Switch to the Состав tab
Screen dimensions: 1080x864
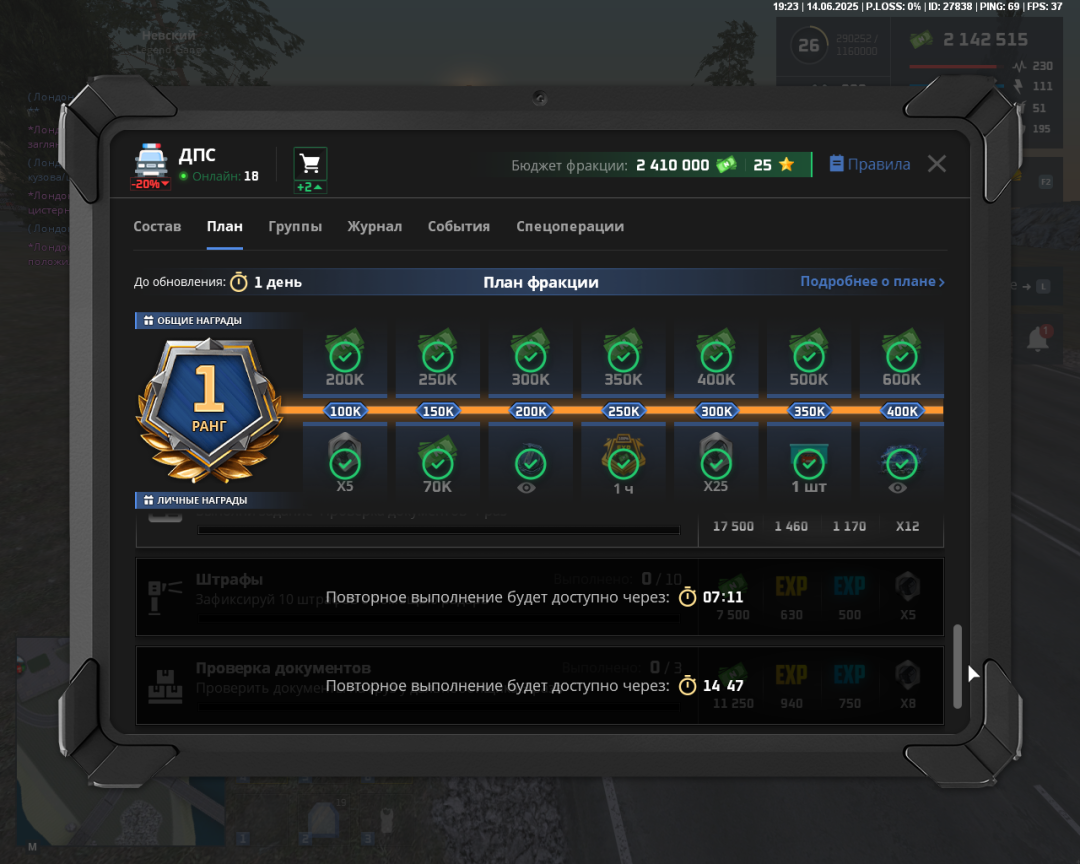[157, 227]
